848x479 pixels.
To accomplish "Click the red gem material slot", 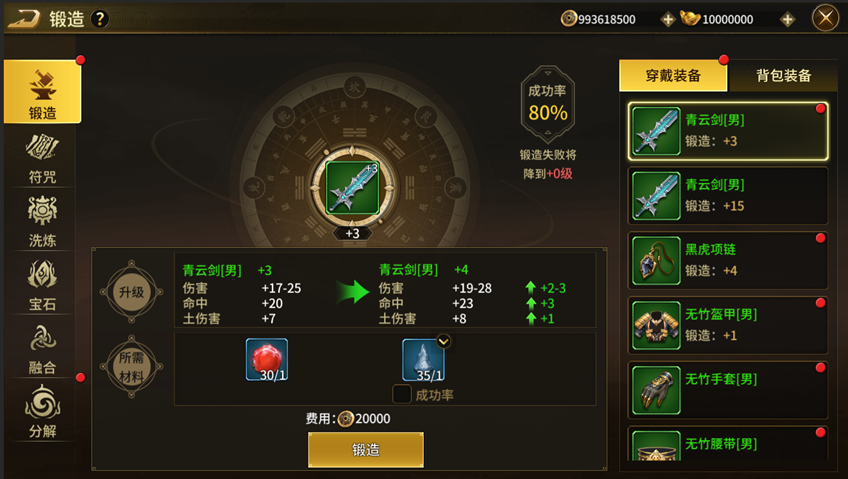I will click(267, 360).
